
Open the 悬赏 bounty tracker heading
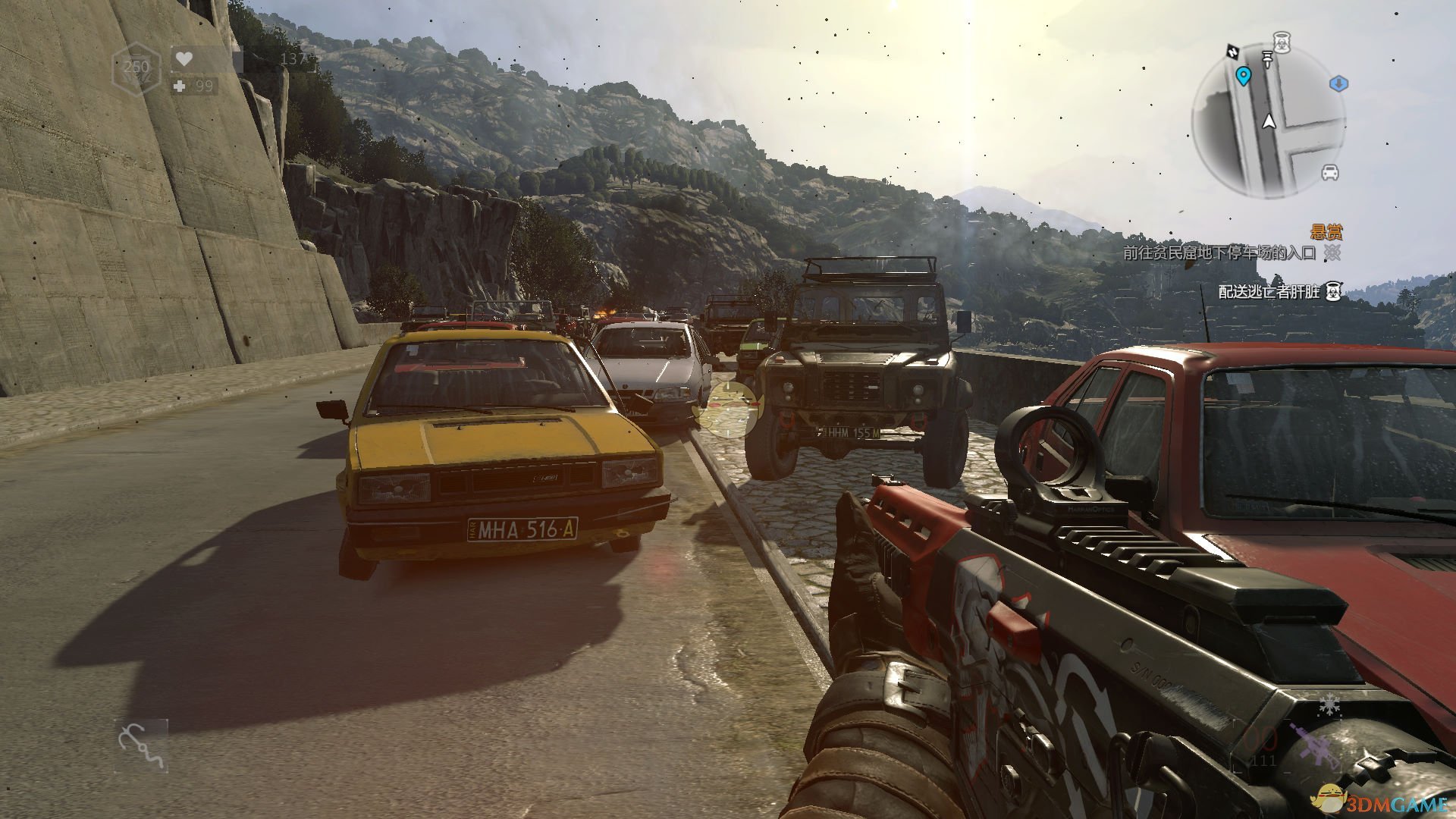(1326, 232)
